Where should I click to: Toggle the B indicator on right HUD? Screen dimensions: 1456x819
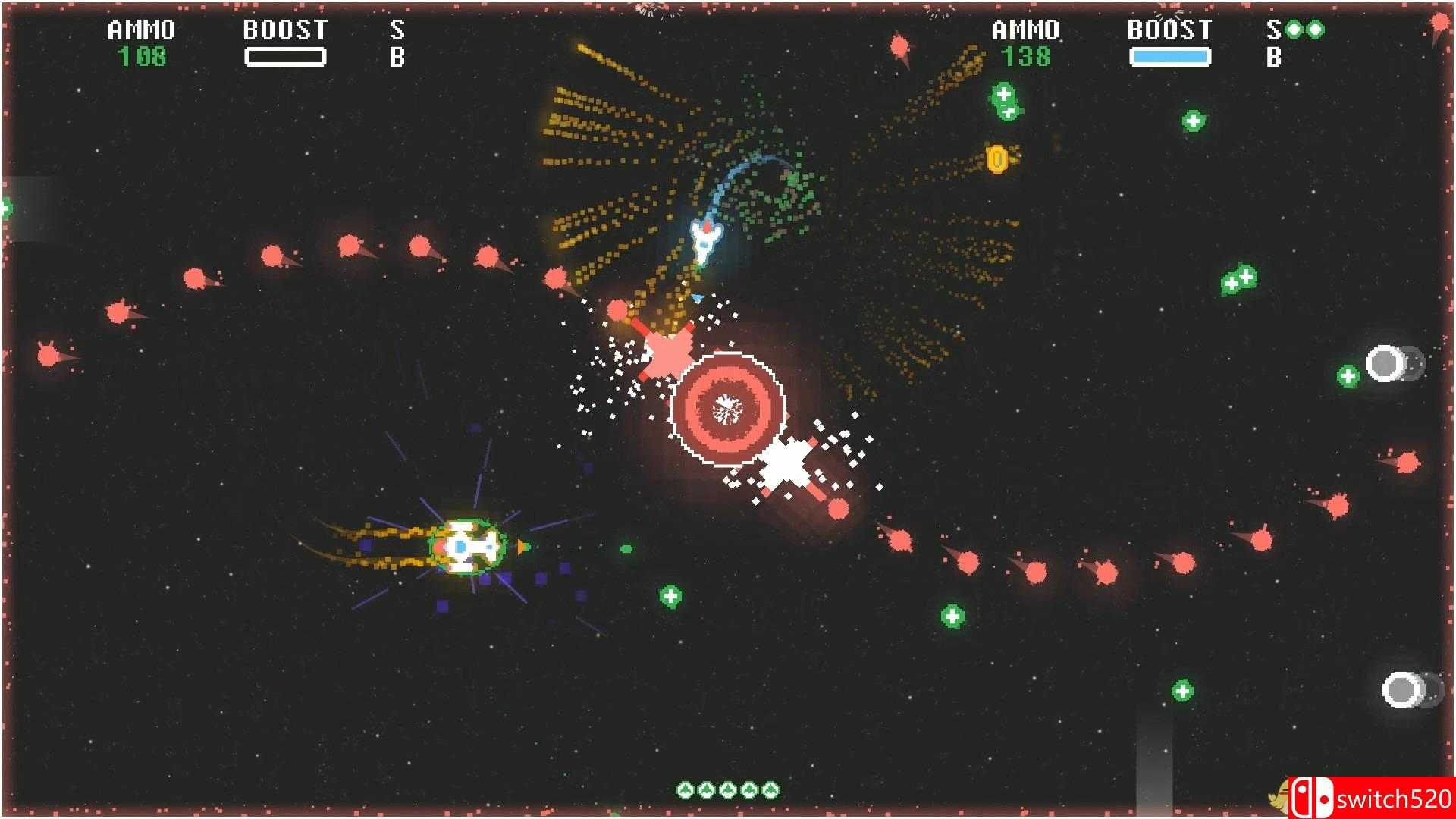click(x=1272, y=57)
